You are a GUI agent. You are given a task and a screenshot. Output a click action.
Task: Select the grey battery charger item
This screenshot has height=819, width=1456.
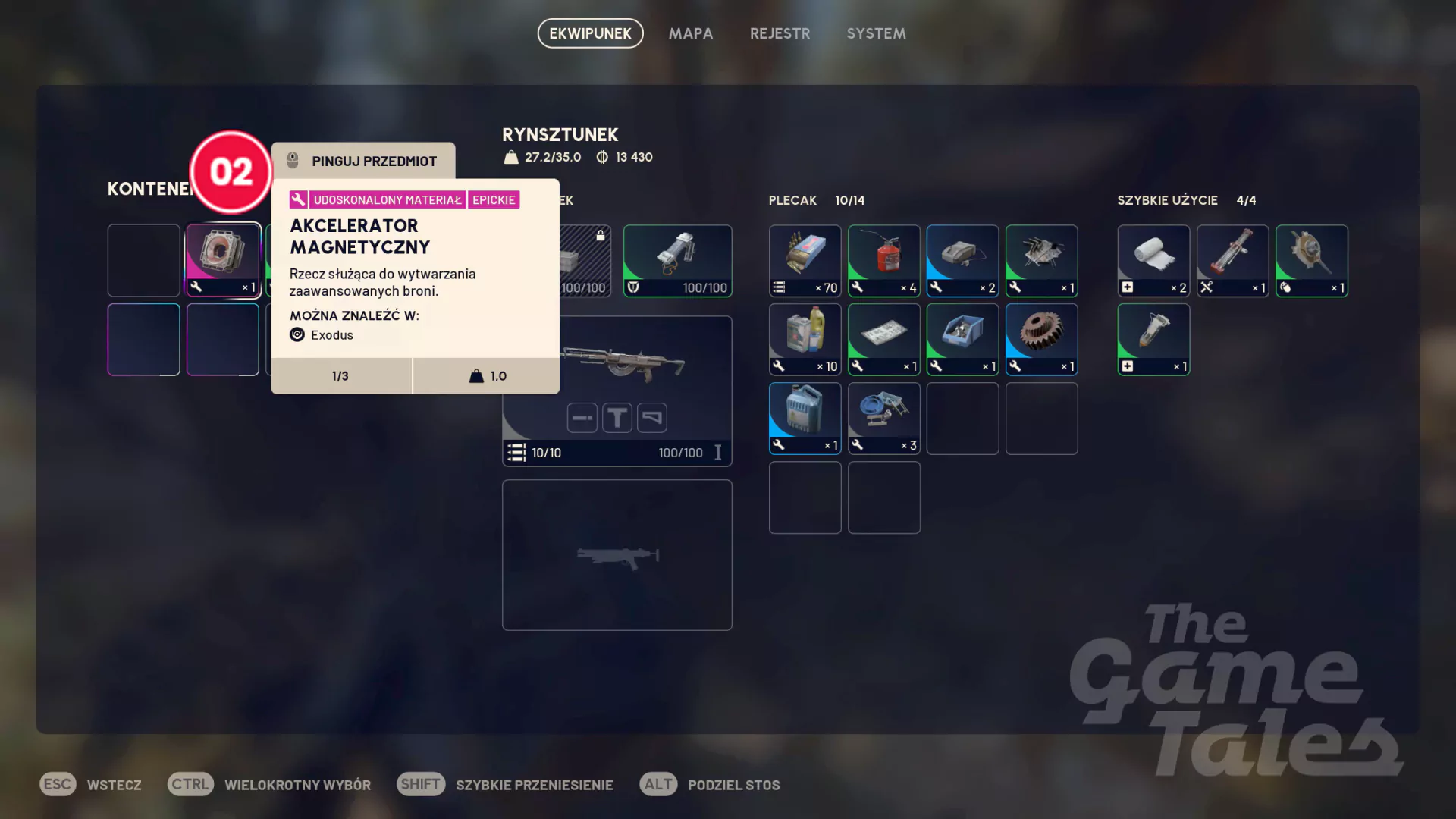[962, 260]
